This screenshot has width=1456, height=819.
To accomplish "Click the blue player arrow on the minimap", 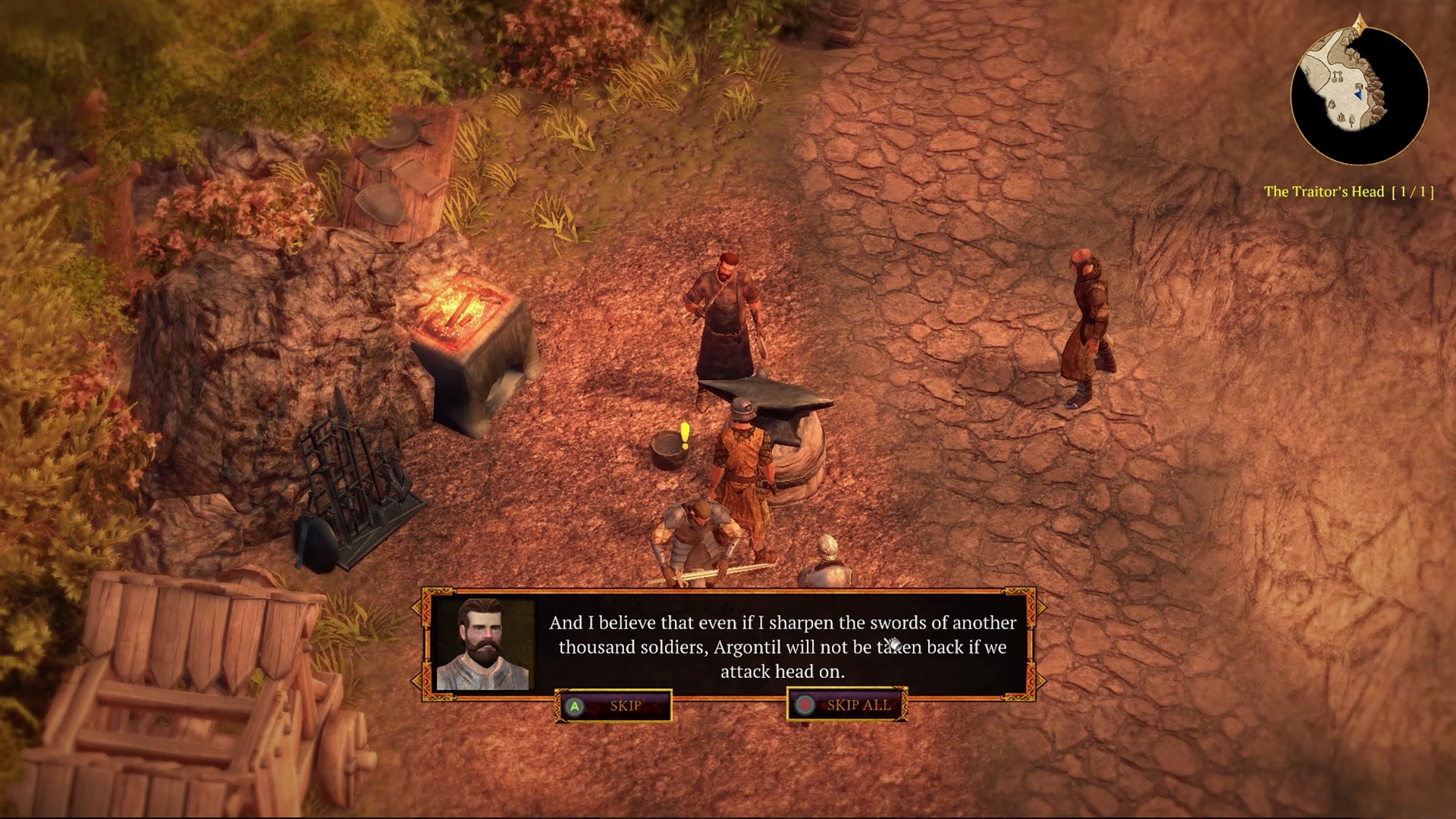I will click(1358, 95).
